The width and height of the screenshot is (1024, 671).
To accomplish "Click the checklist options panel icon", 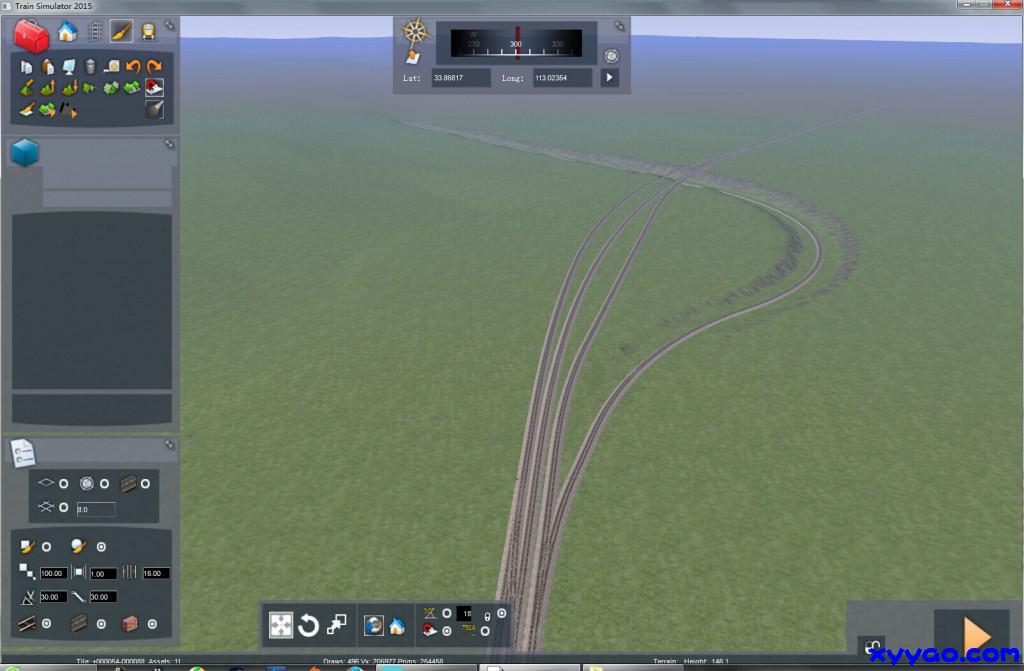I will click(24, 453).
